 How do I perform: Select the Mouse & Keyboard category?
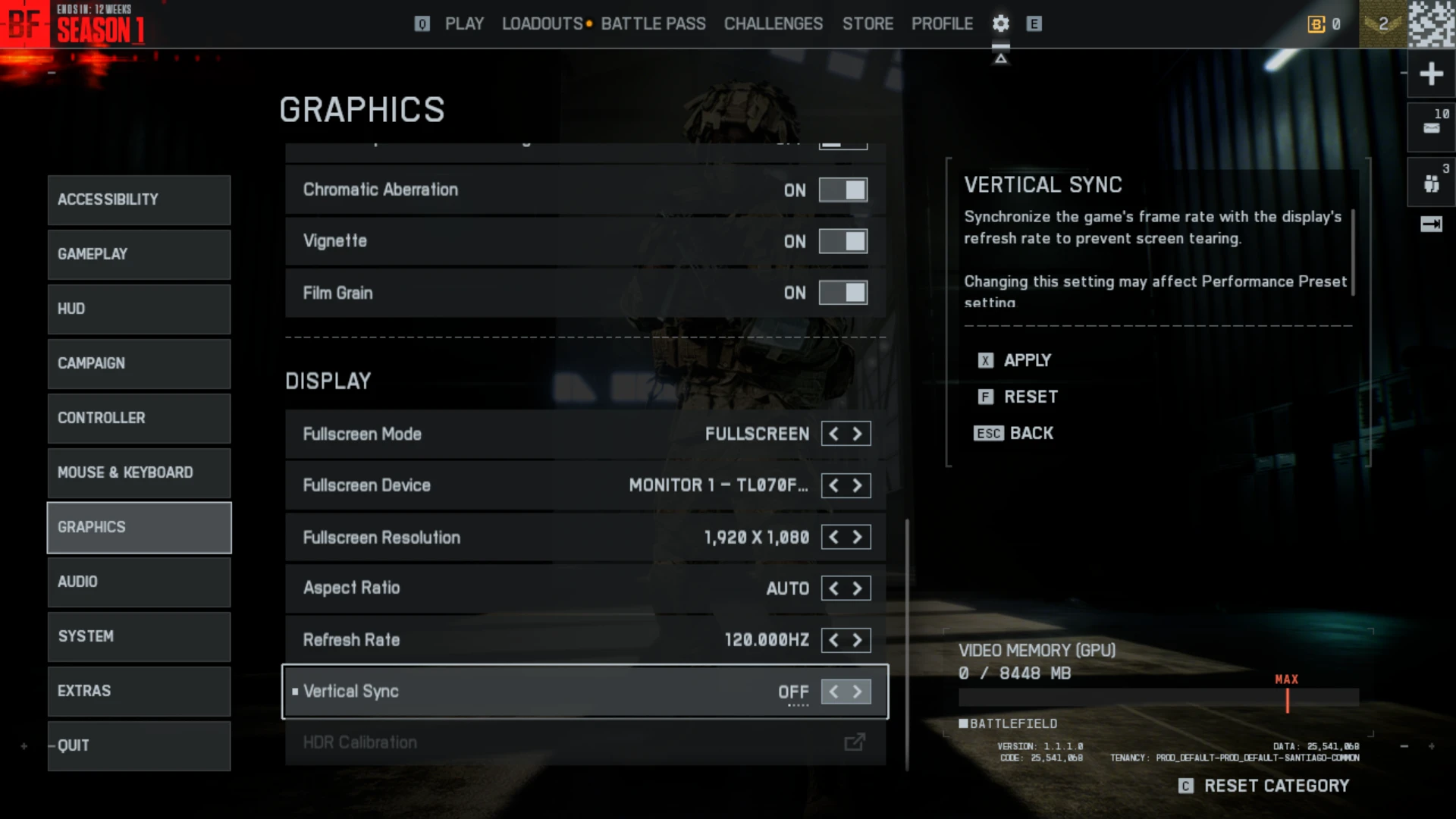139,472
